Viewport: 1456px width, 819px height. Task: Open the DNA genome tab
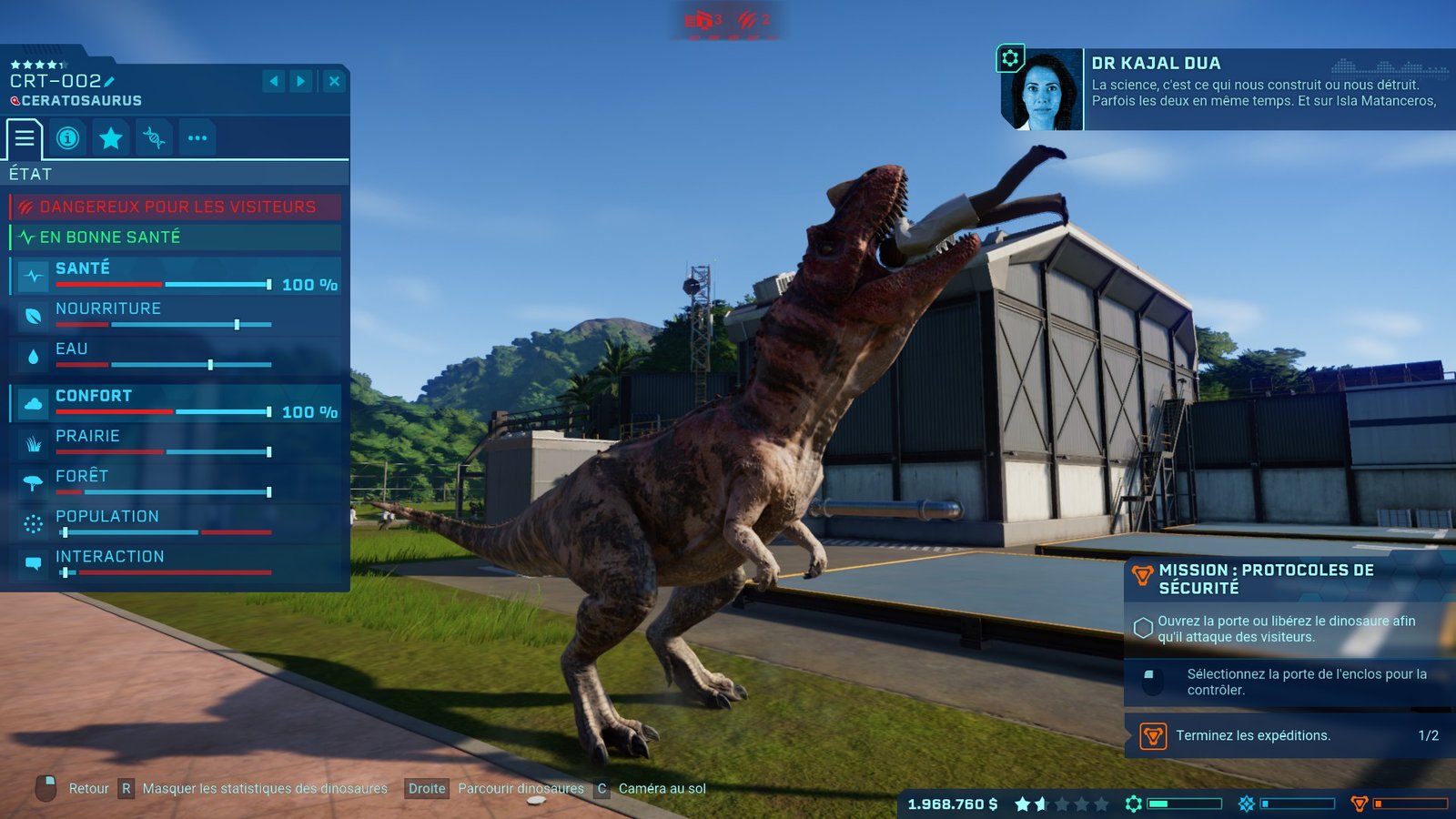pyautogui.click(x=154, y=138)
